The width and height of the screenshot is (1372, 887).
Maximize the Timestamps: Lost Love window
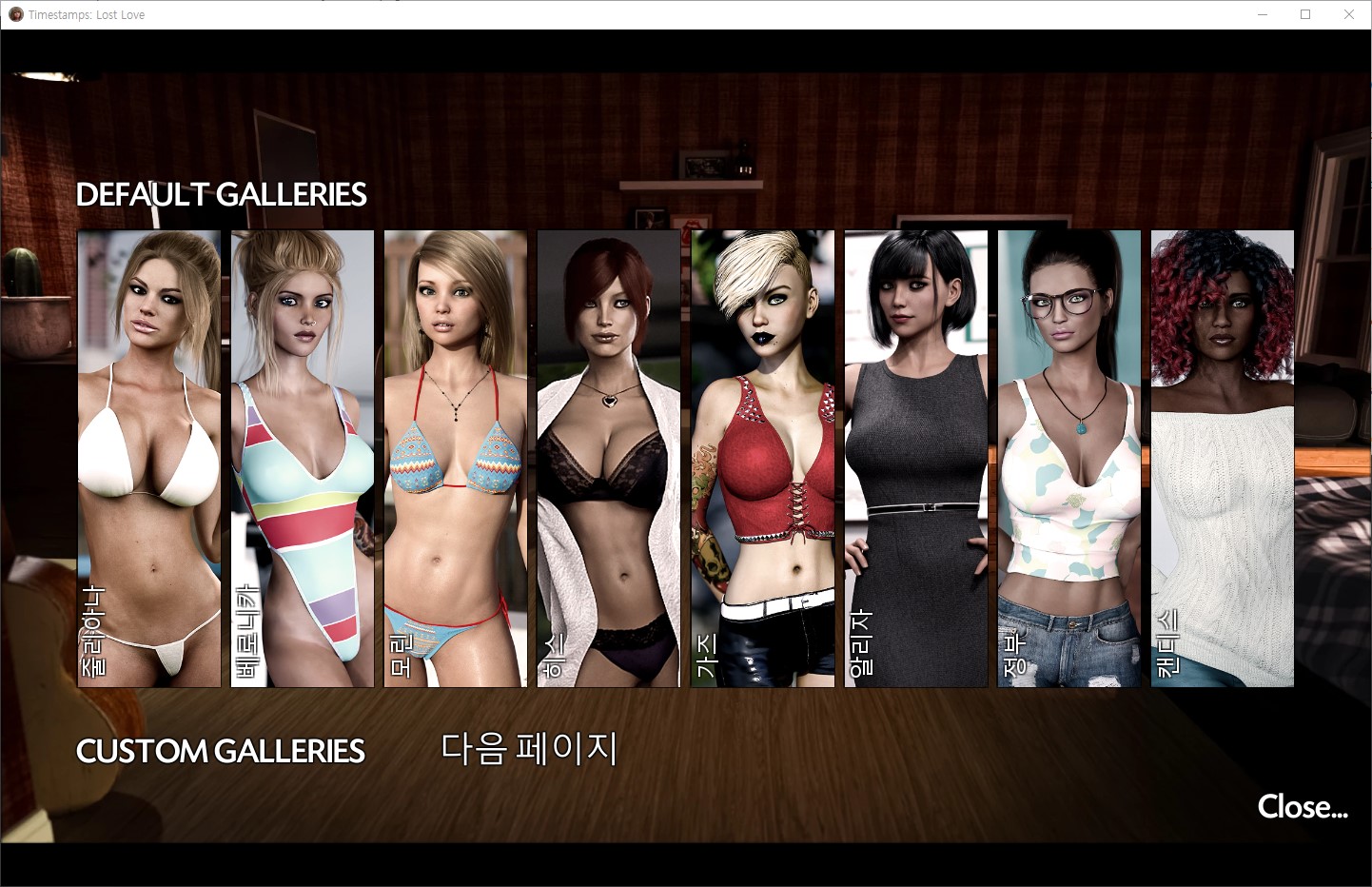[1305, 14]
